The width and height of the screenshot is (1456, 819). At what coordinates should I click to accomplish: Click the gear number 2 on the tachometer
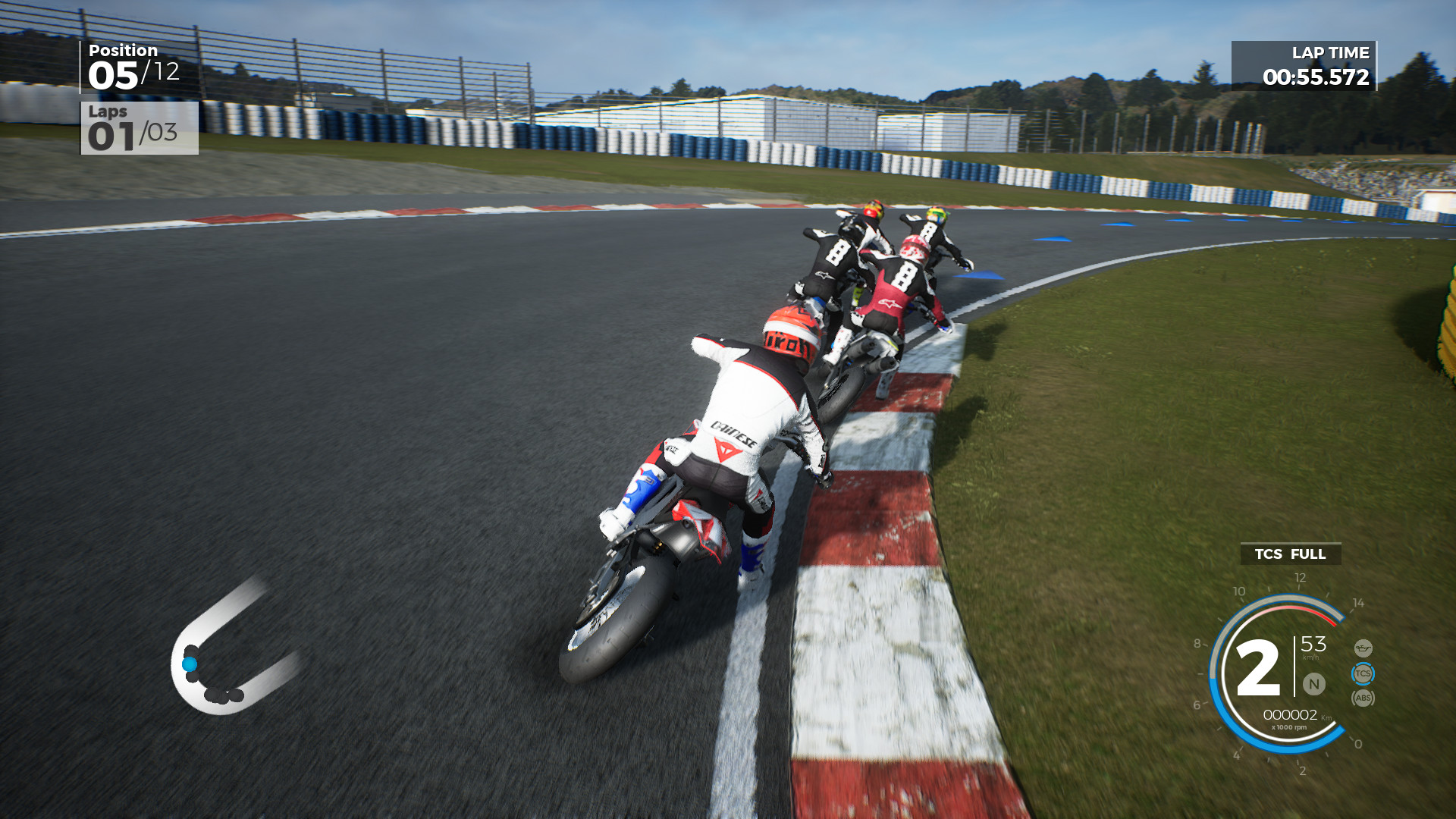1259,665
